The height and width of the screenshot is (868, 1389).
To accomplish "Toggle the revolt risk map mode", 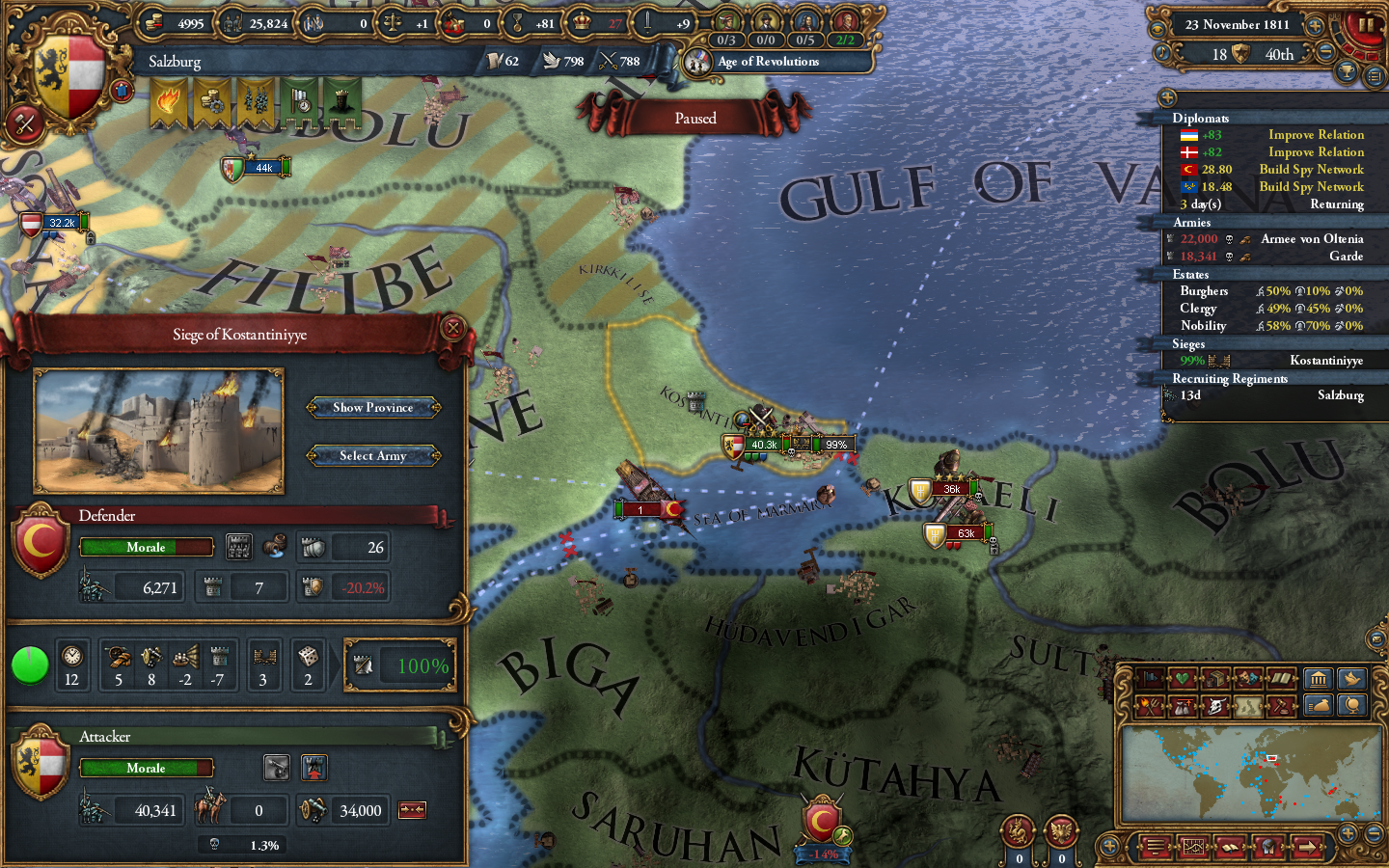I will click(x=1150, y=706).
